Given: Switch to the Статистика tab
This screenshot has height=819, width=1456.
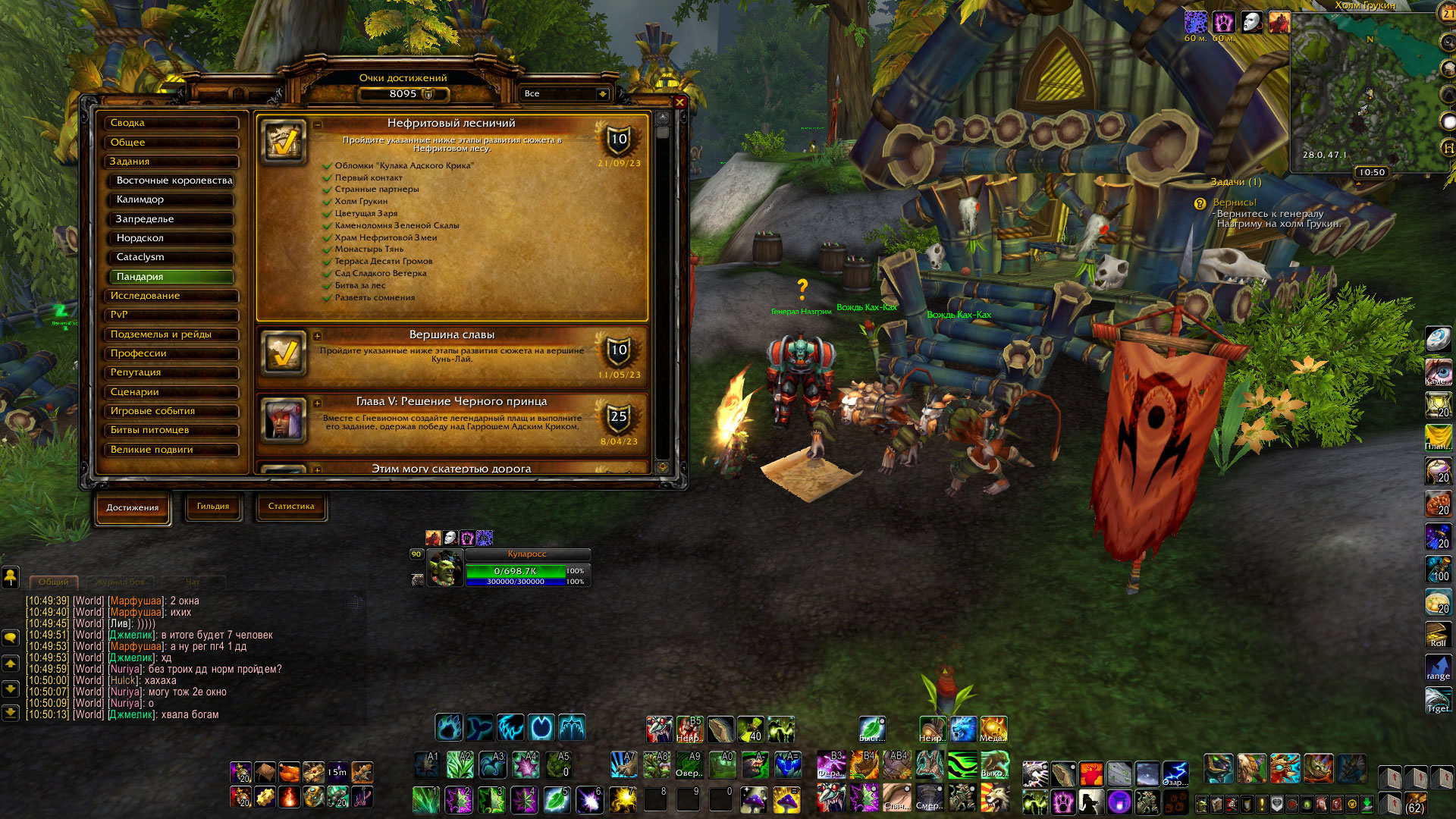Looking at the screenshot, I should 291,507.
